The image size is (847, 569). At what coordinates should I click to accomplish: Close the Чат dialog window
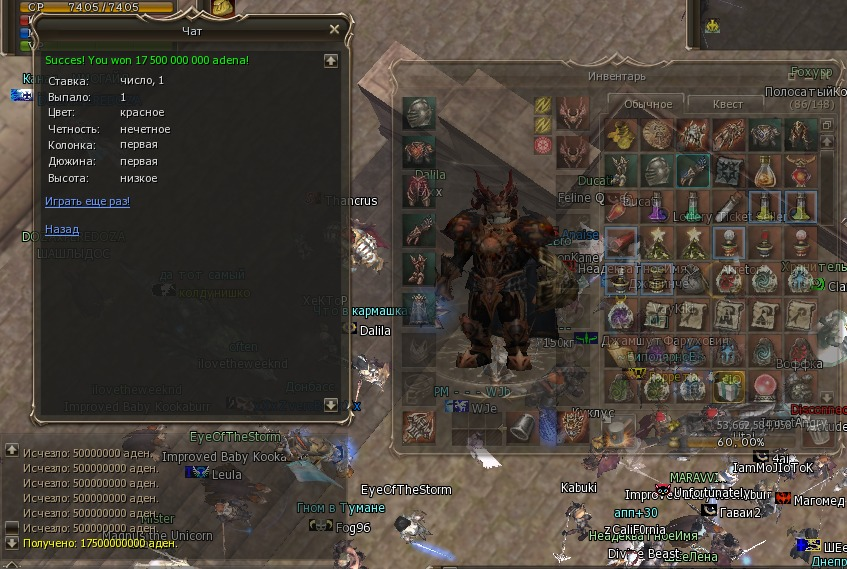pos(335,30)
